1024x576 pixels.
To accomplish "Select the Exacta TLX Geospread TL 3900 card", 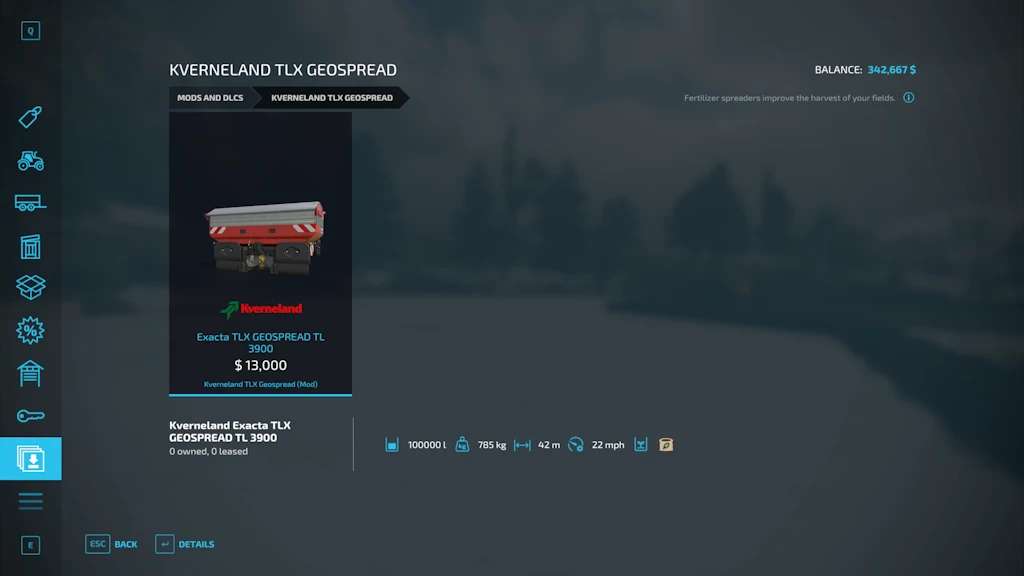I will 260,253.
